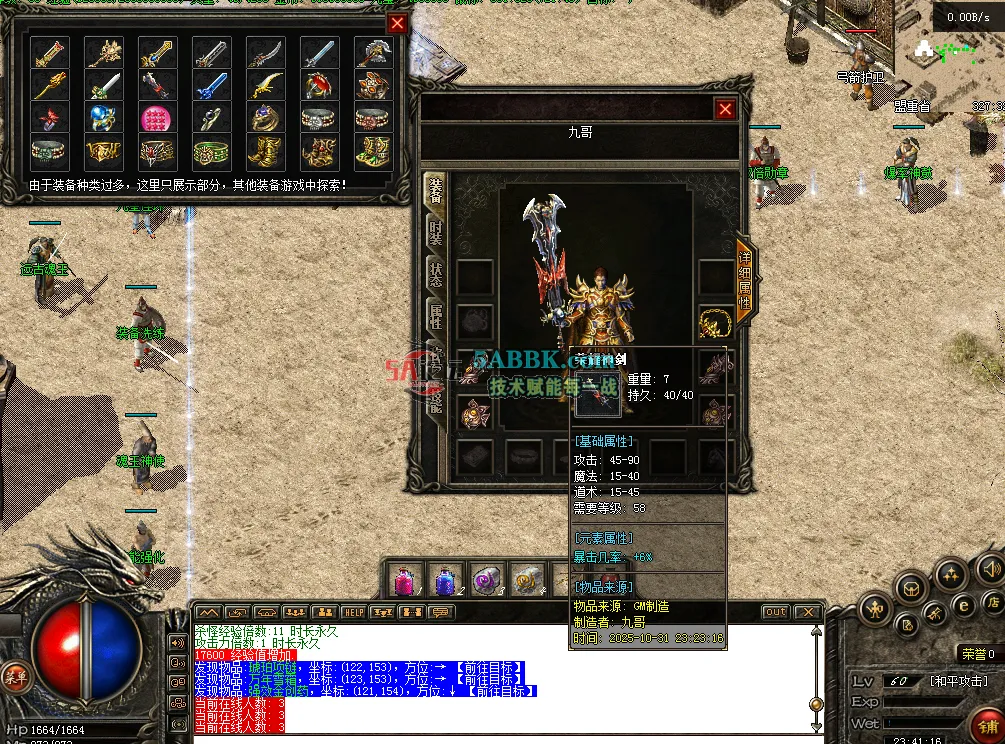Open the 铺 shop button
The image size is (1005, 744).
coord(988,726)
